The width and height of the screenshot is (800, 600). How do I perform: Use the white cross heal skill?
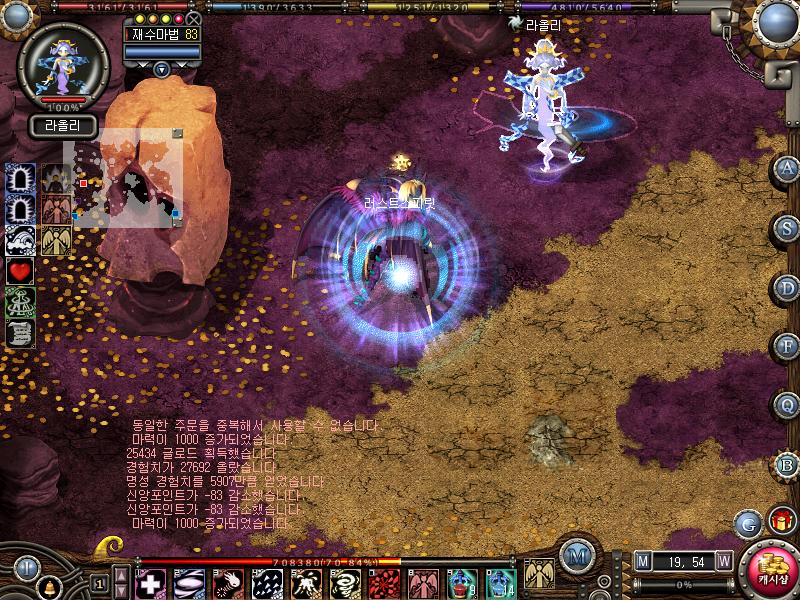[x=151, y=583]
